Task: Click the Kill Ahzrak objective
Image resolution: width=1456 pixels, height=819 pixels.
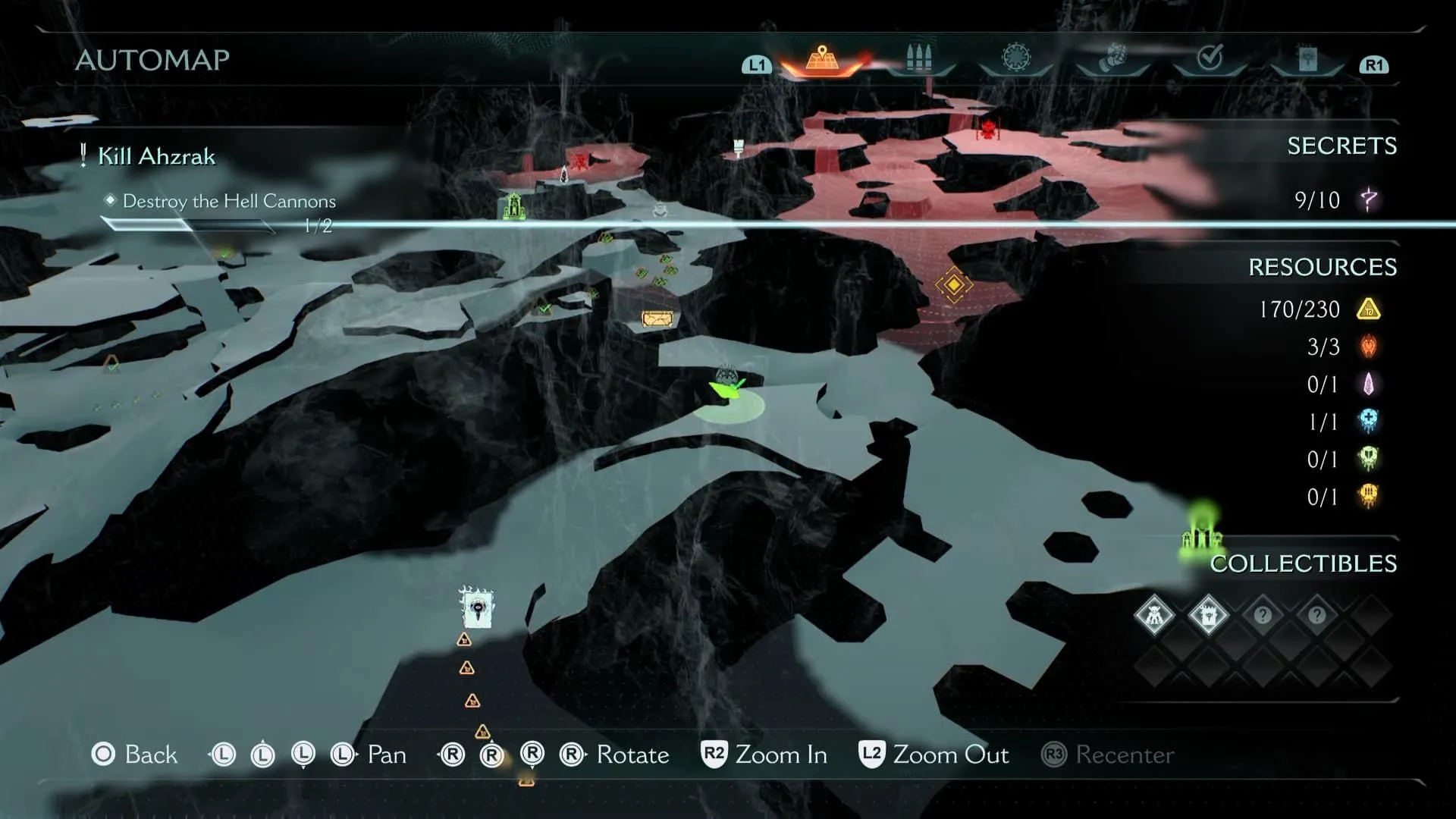Action: [156, 156]
